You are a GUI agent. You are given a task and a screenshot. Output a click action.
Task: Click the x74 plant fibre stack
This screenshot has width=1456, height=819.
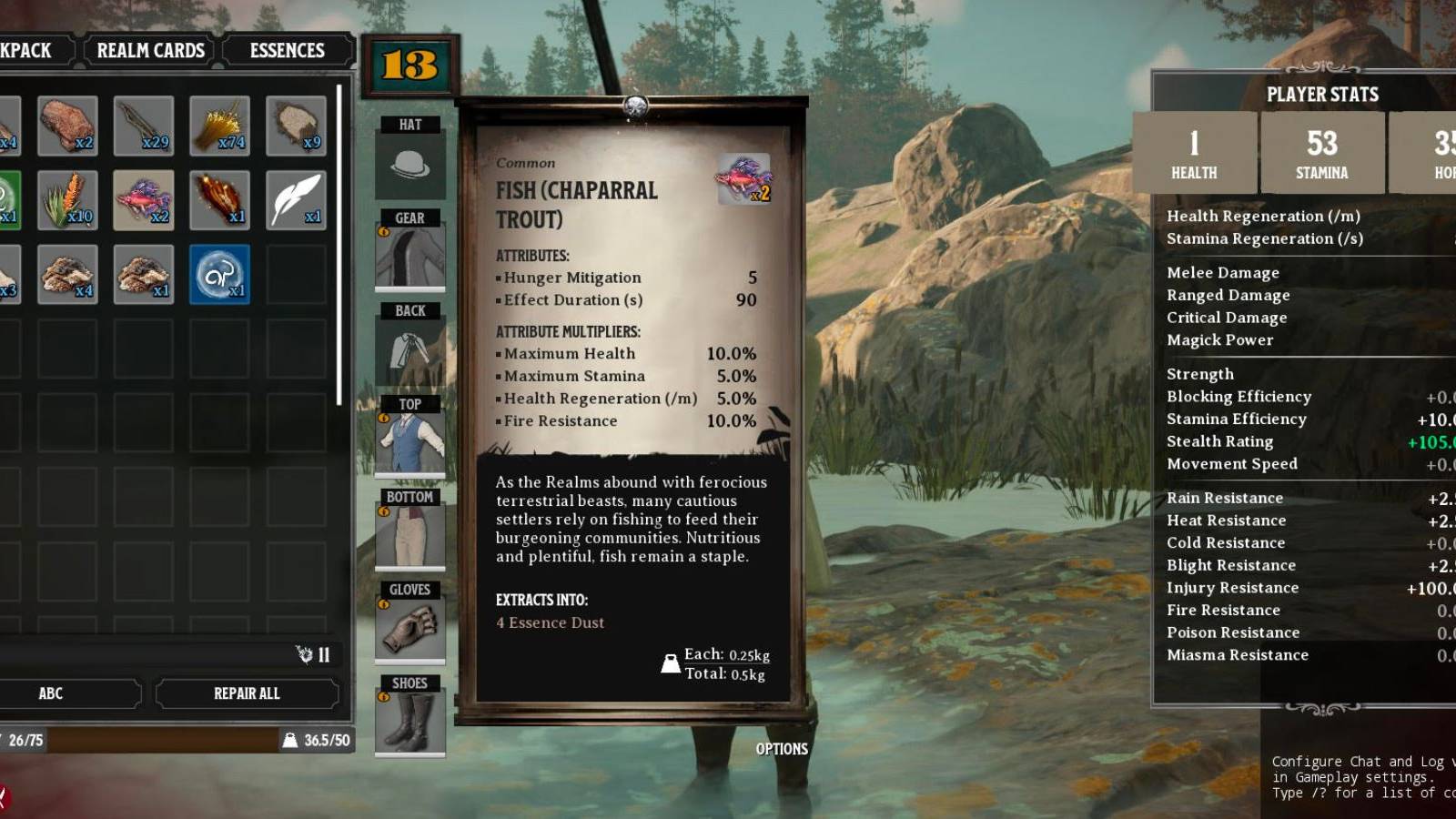tap(221, 124)
